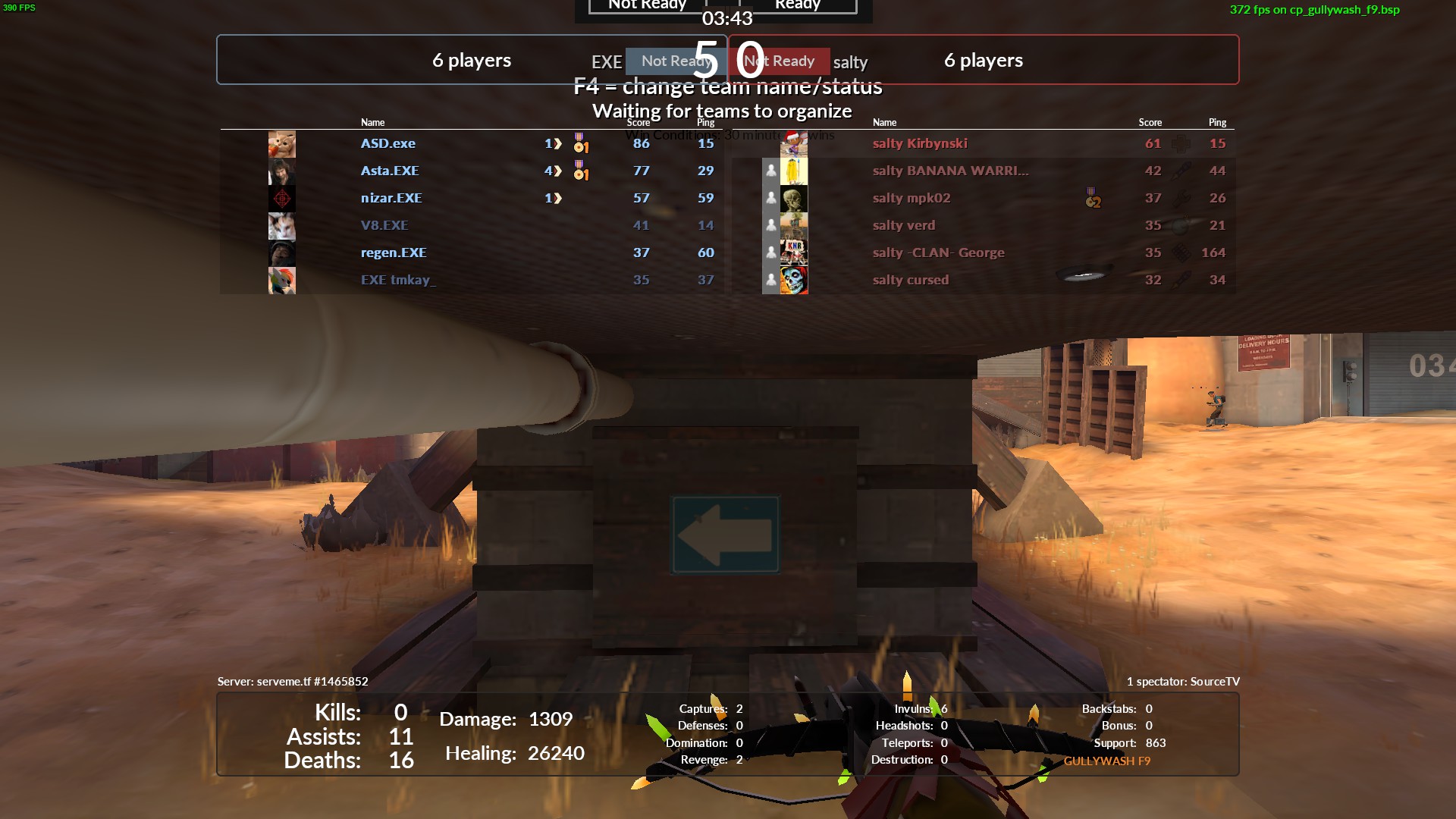Screen dimensions: 1456x819
Task: Click salty mpk02's scoreboard entry
Action: pos(912,198)
